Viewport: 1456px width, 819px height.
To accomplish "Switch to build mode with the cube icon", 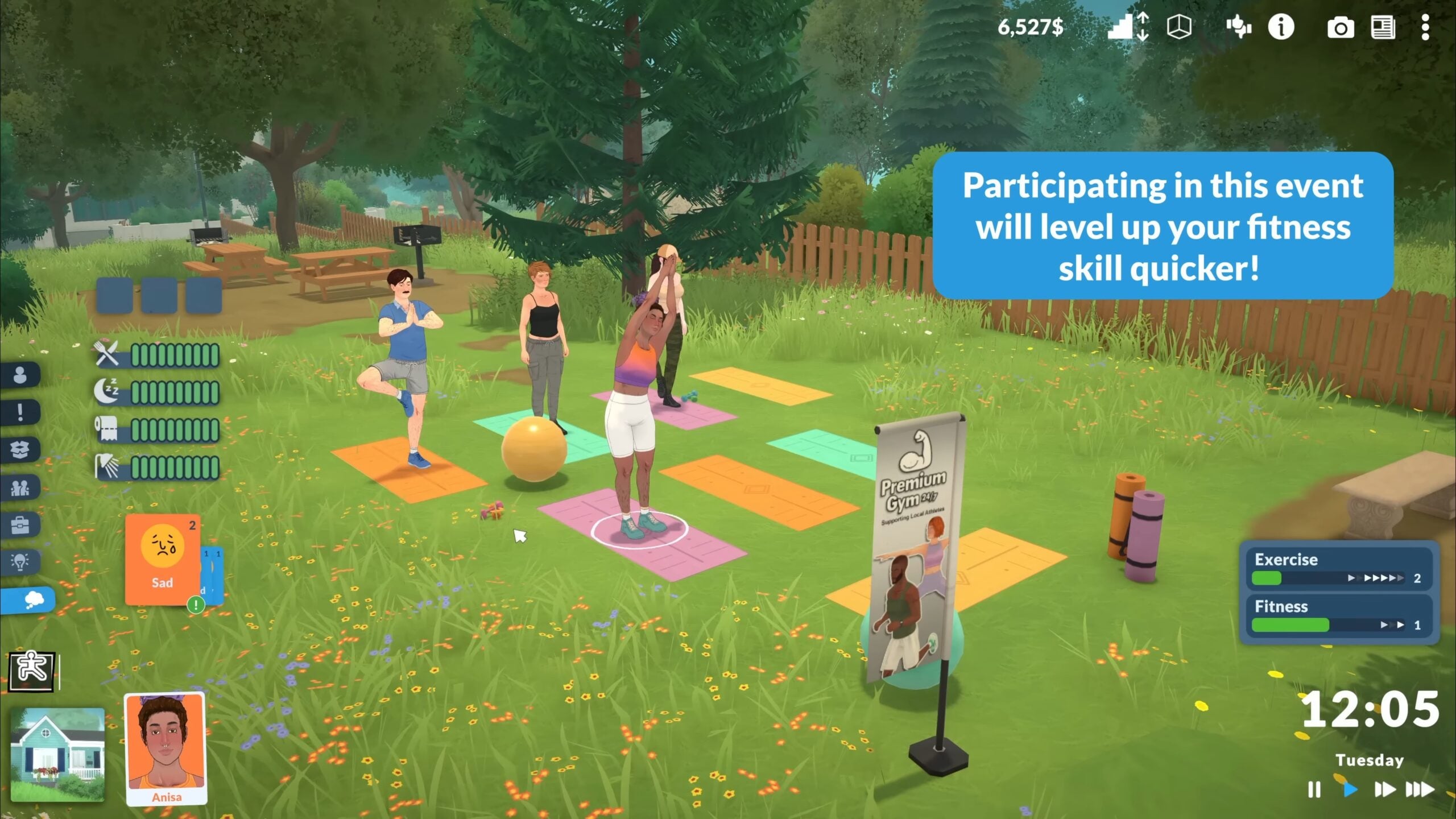I will [1180, 27].
